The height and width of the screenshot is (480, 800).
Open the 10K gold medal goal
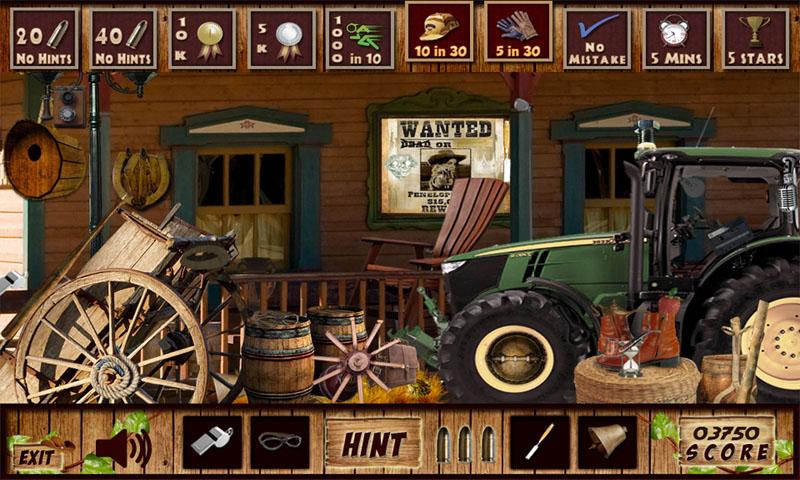pos(202,39)
